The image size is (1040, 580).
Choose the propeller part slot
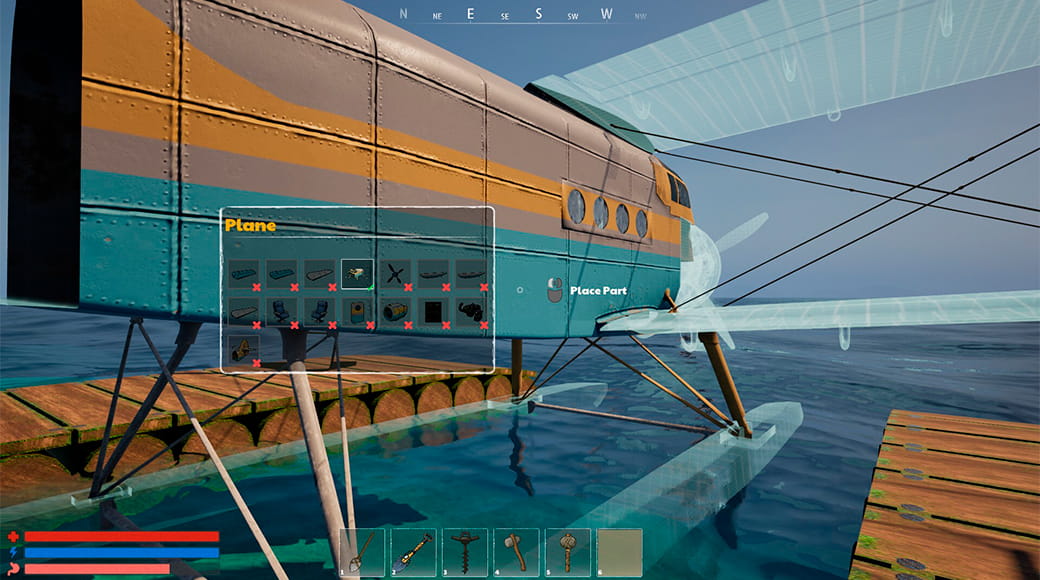(396, 273)
